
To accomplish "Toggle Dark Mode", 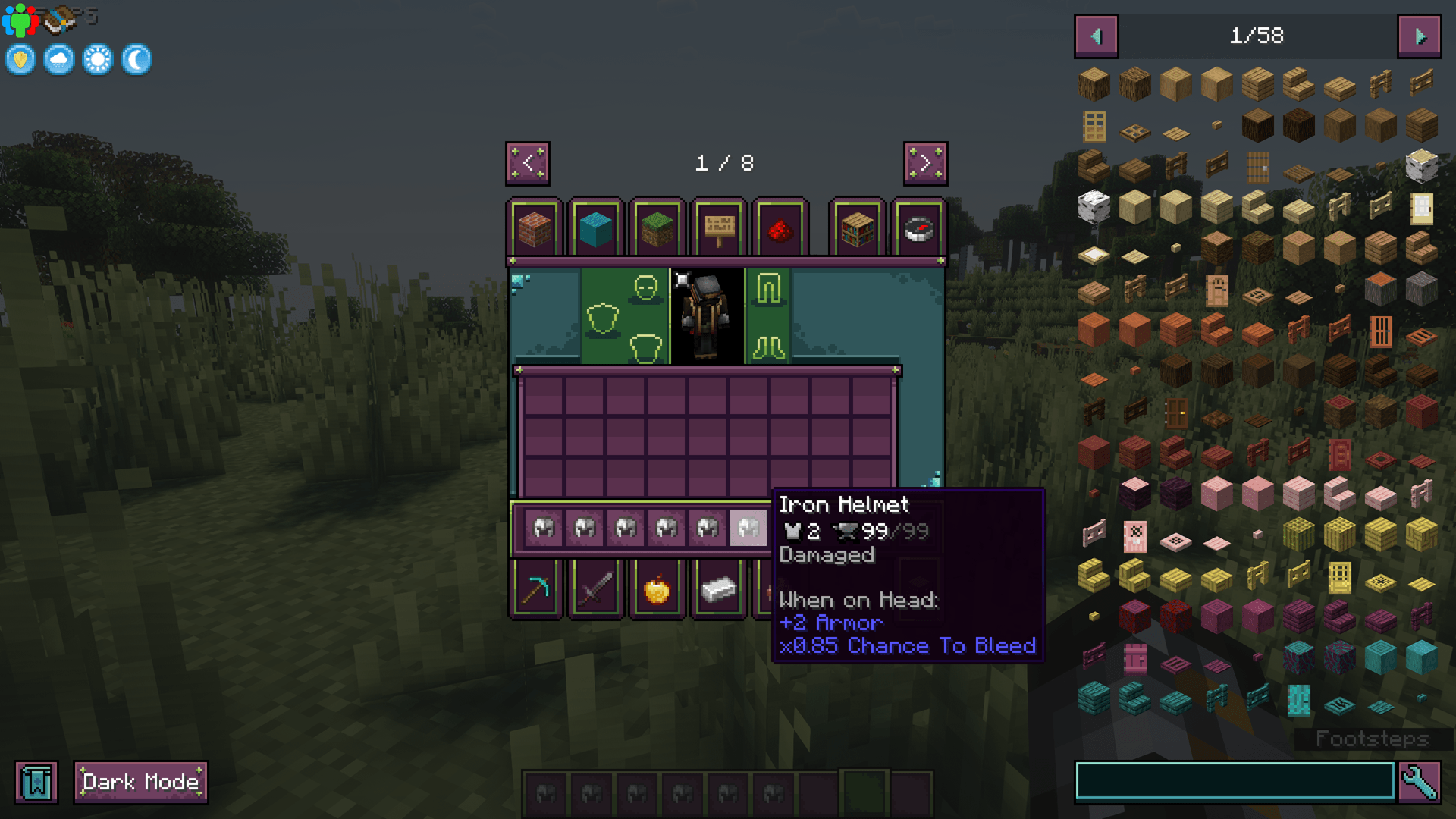I will tap(140, 782).
